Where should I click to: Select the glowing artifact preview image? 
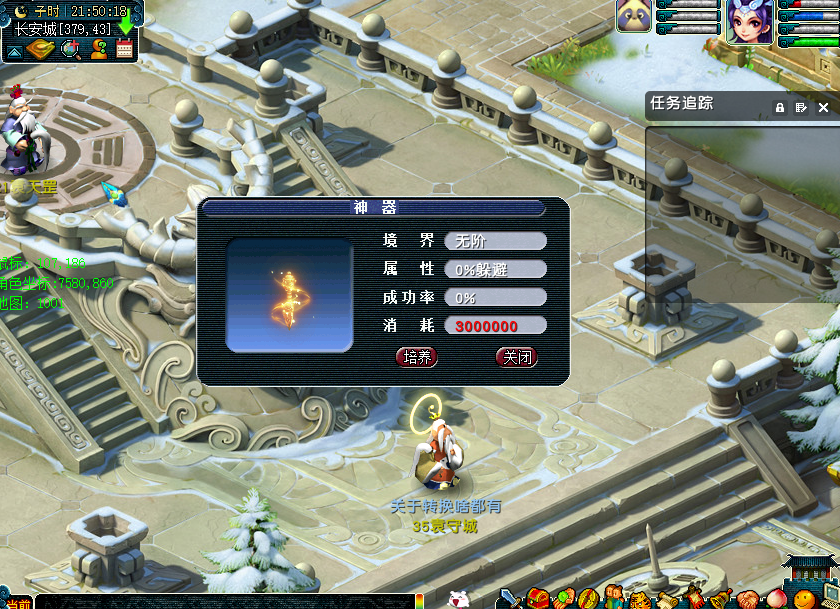pos(289,295)
